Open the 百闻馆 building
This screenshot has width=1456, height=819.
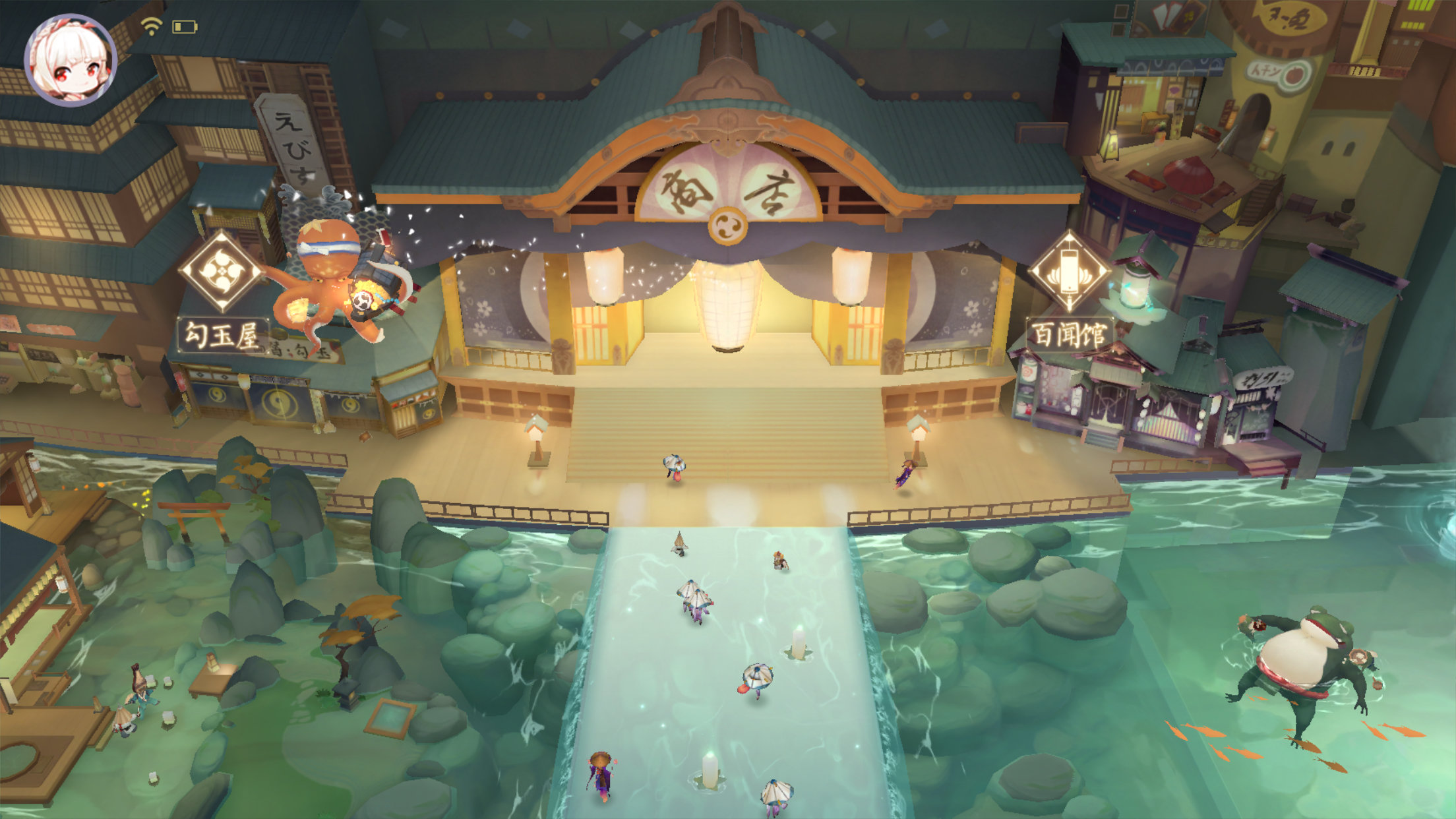pos(1069,334)
